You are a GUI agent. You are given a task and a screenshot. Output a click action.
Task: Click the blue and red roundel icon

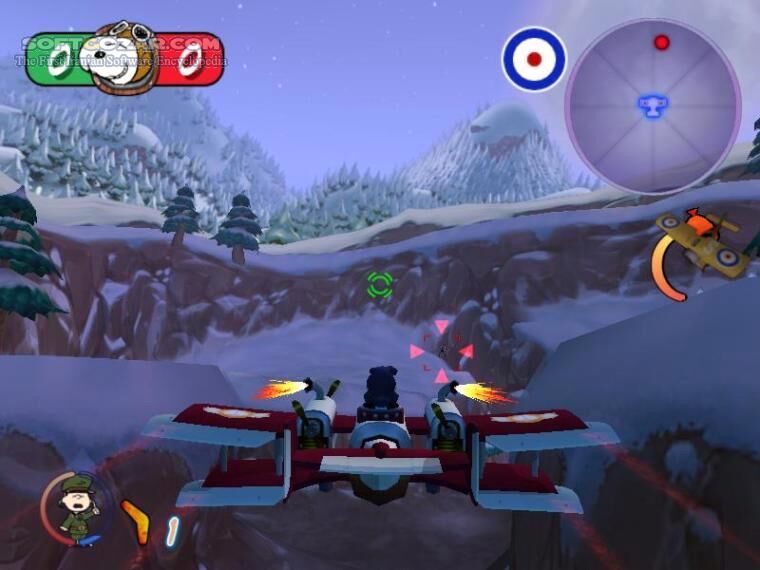pos(534,59)
